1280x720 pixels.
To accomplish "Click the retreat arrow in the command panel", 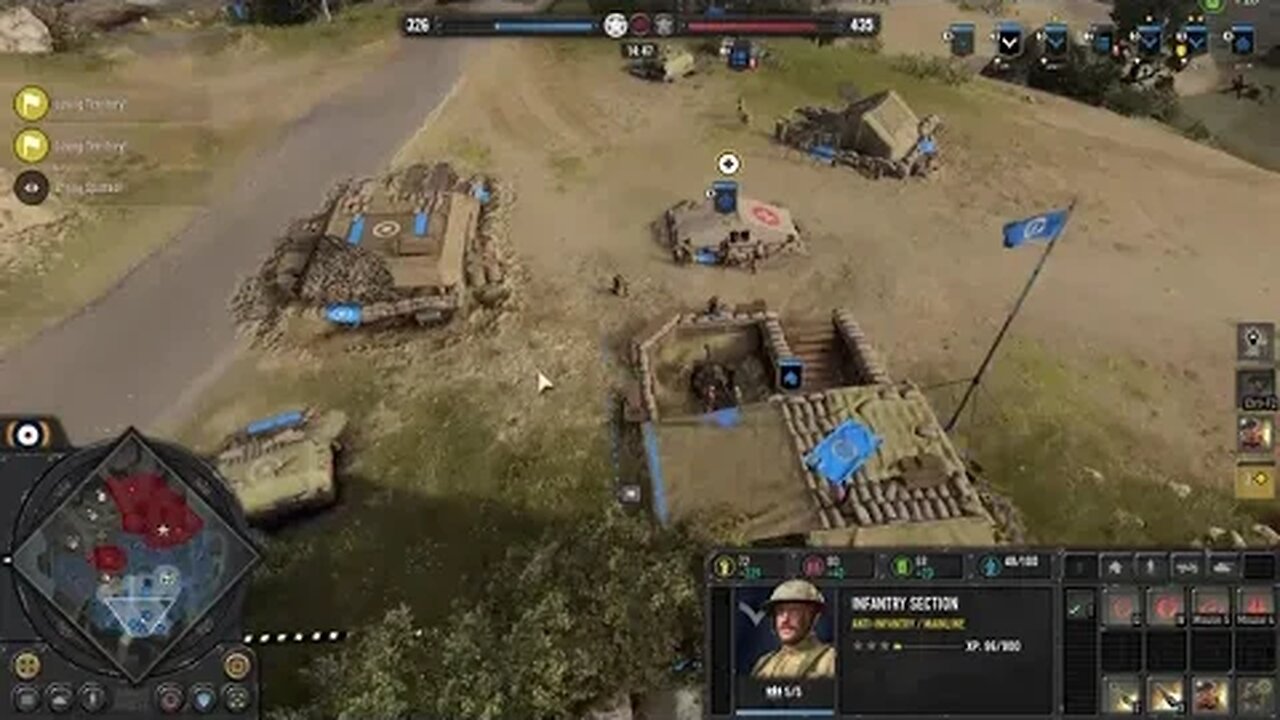I will click(1117, 565).
